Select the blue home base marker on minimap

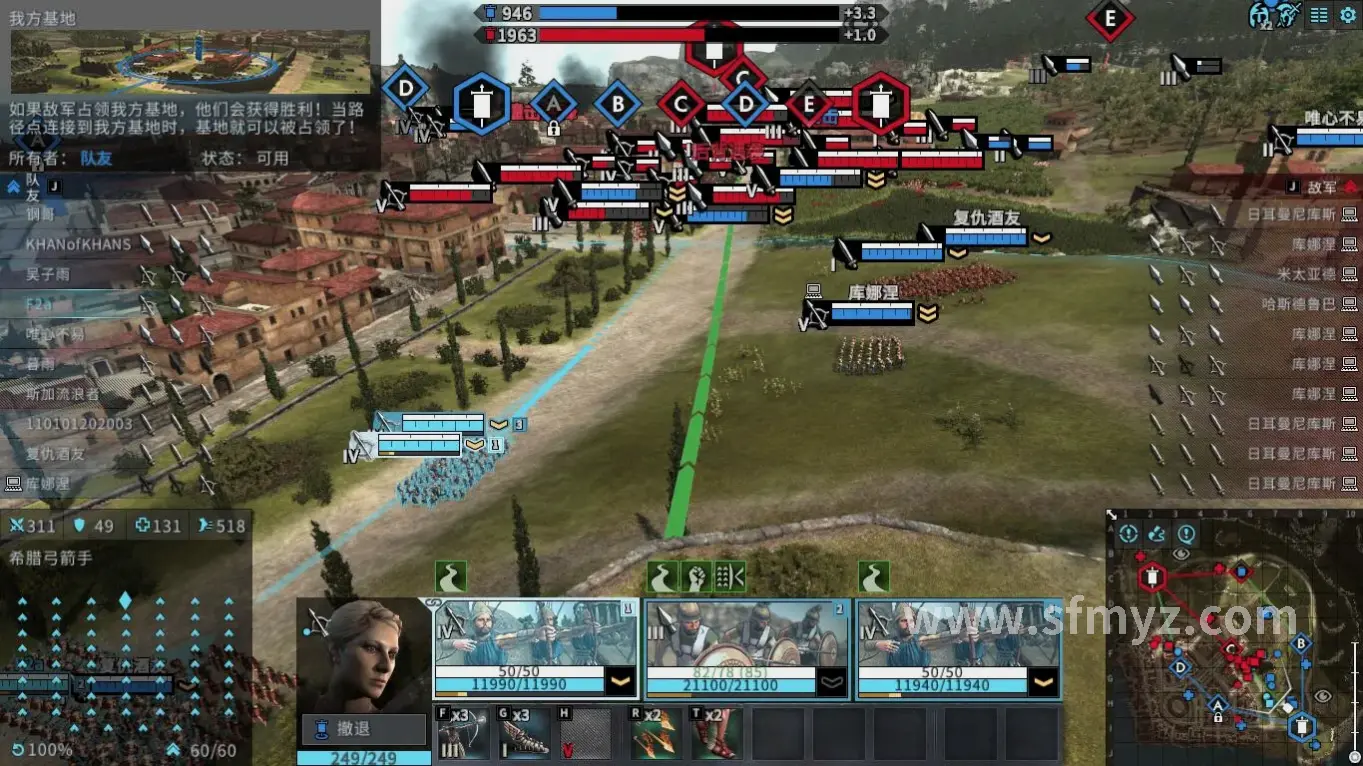[1301, 727]
